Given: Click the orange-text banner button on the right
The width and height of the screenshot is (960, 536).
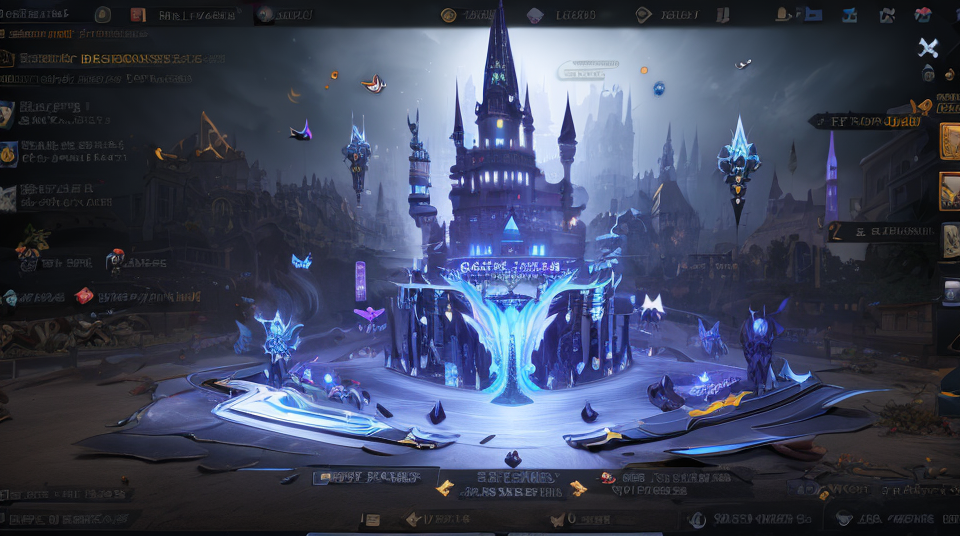Looking at the screenshot, I should click(x=866, y=121).
